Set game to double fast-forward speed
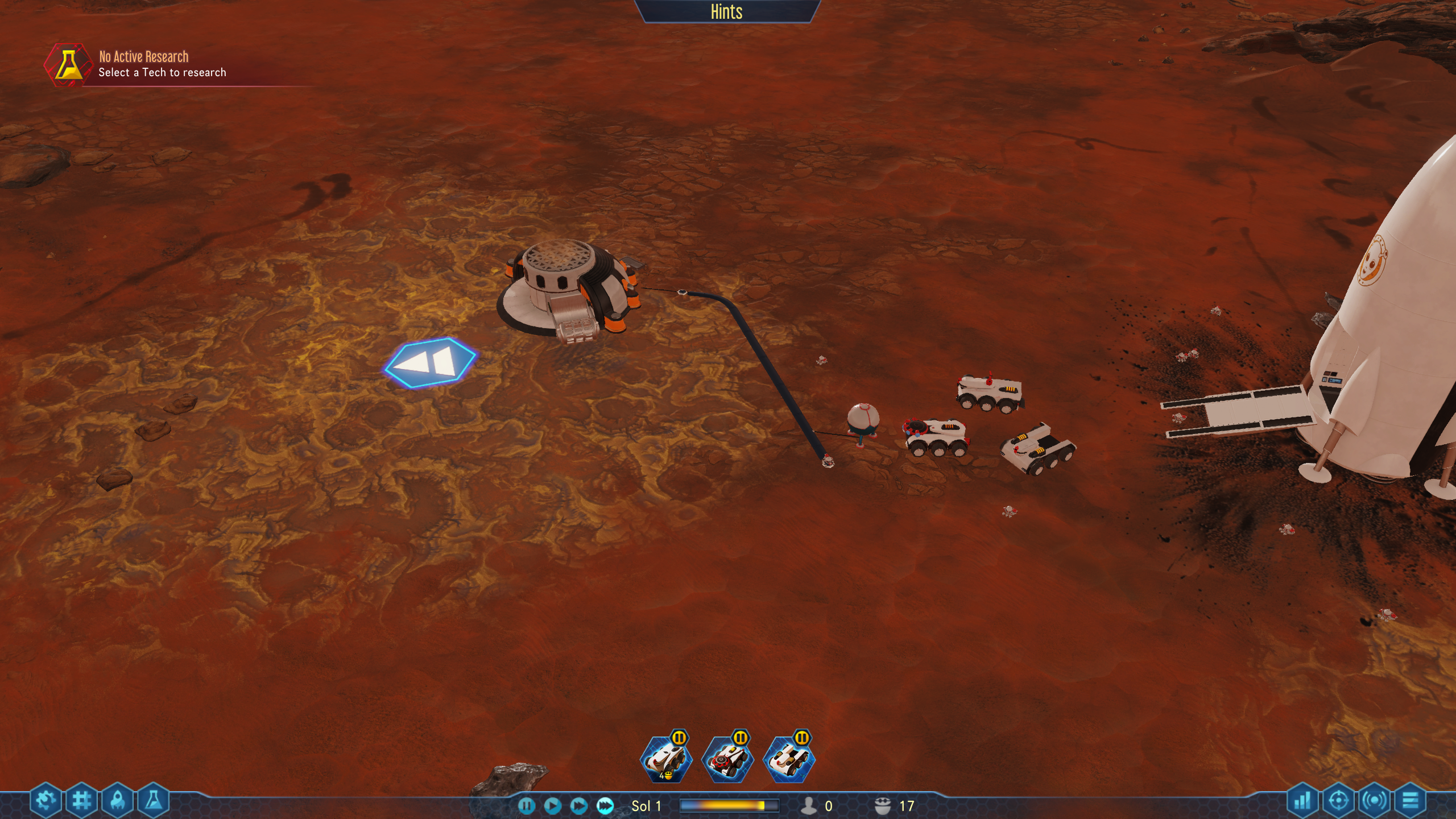1456x819 pixels. (x=578, y=805)
